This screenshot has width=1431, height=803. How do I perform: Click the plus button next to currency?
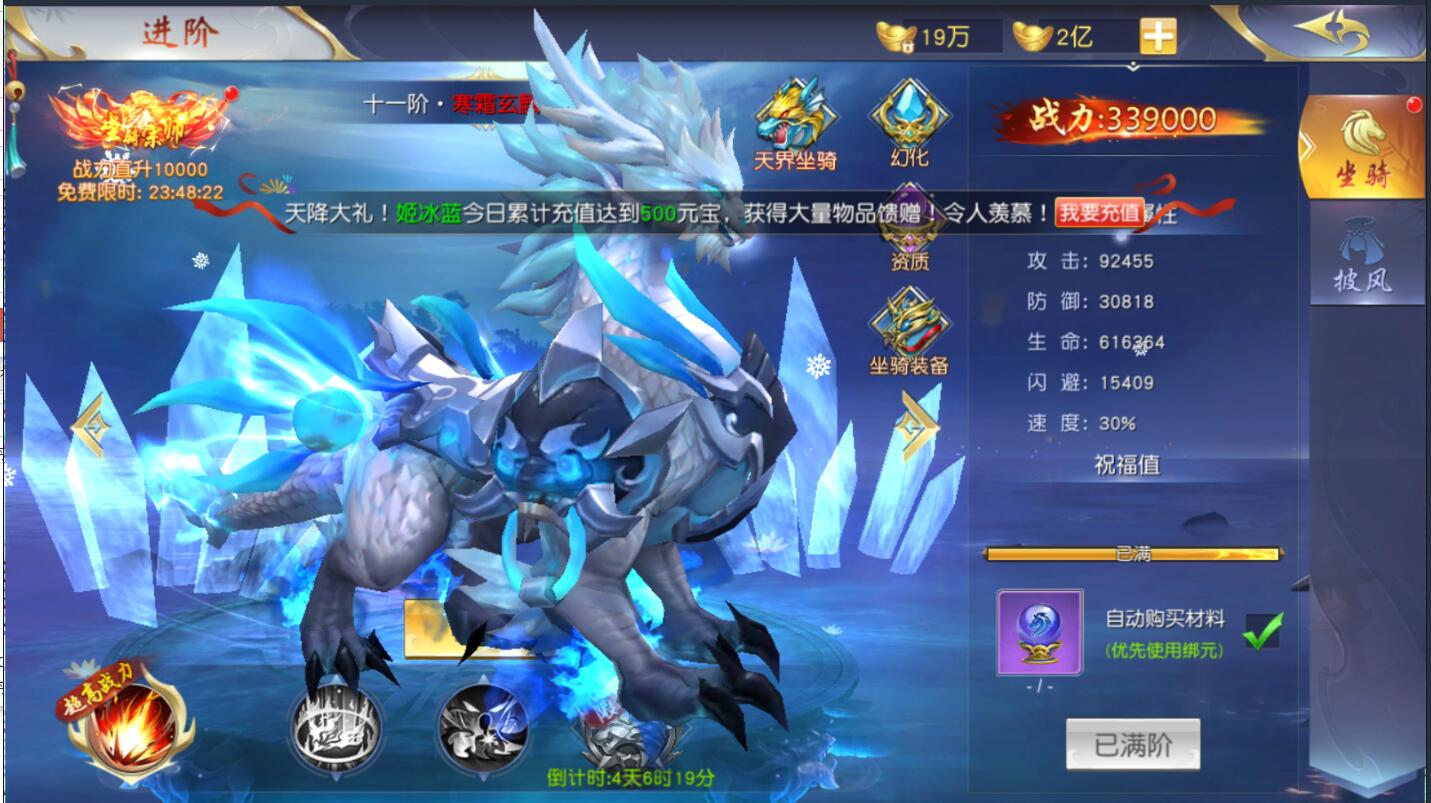click(x=1157, y=33)
